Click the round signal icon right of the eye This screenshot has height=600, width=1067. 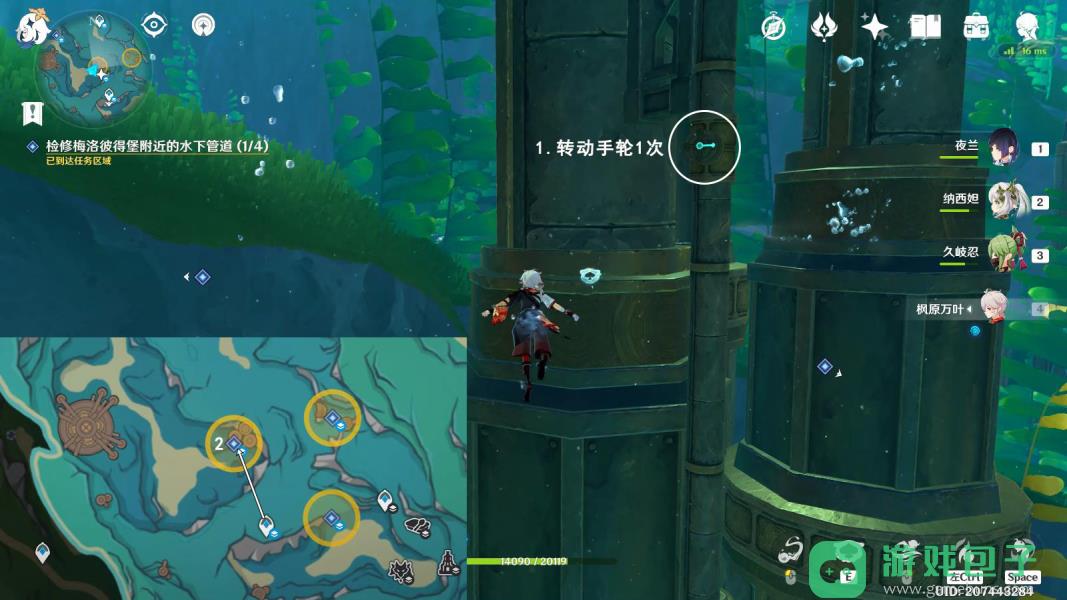(203, 24)
